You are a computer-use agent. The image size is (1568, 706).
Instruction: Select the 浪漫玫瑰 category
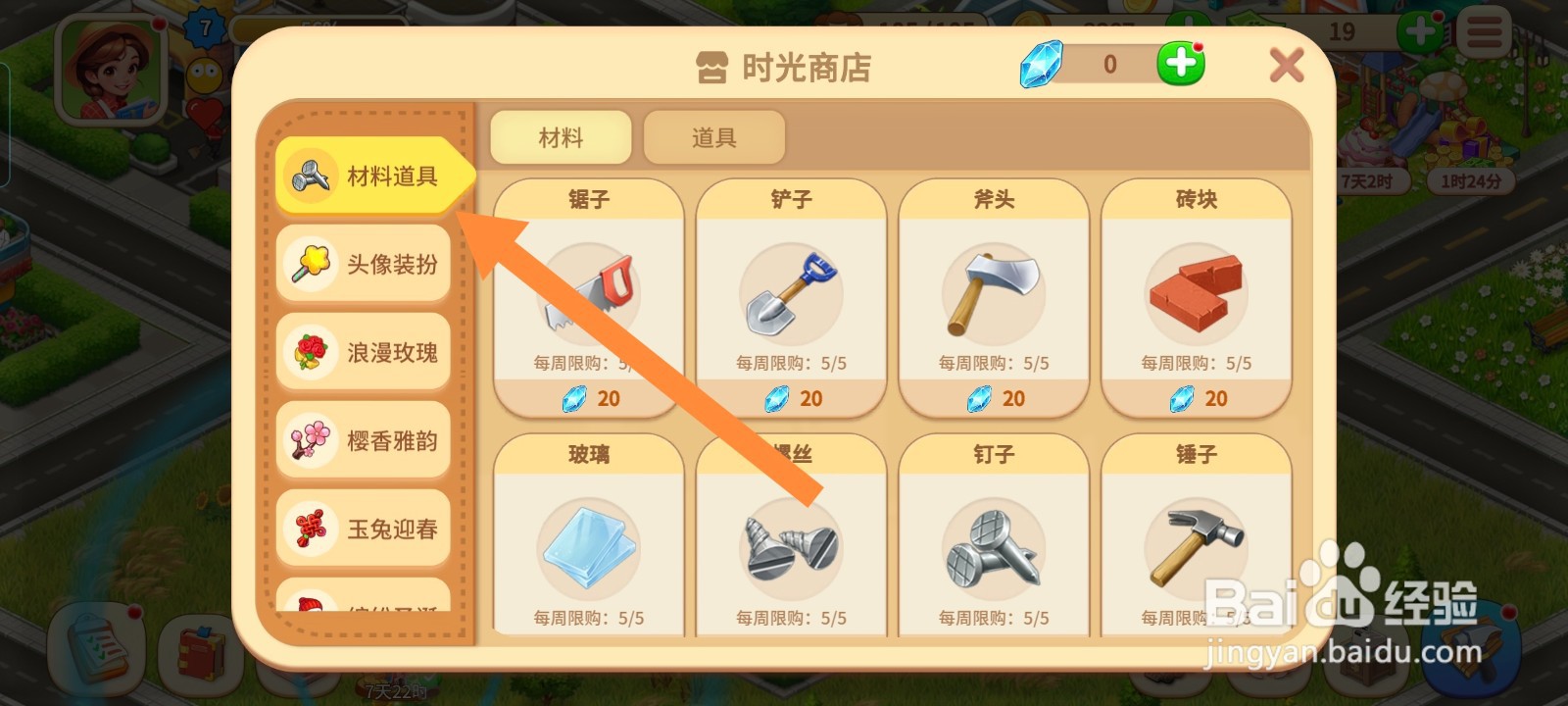pos(364,352)
